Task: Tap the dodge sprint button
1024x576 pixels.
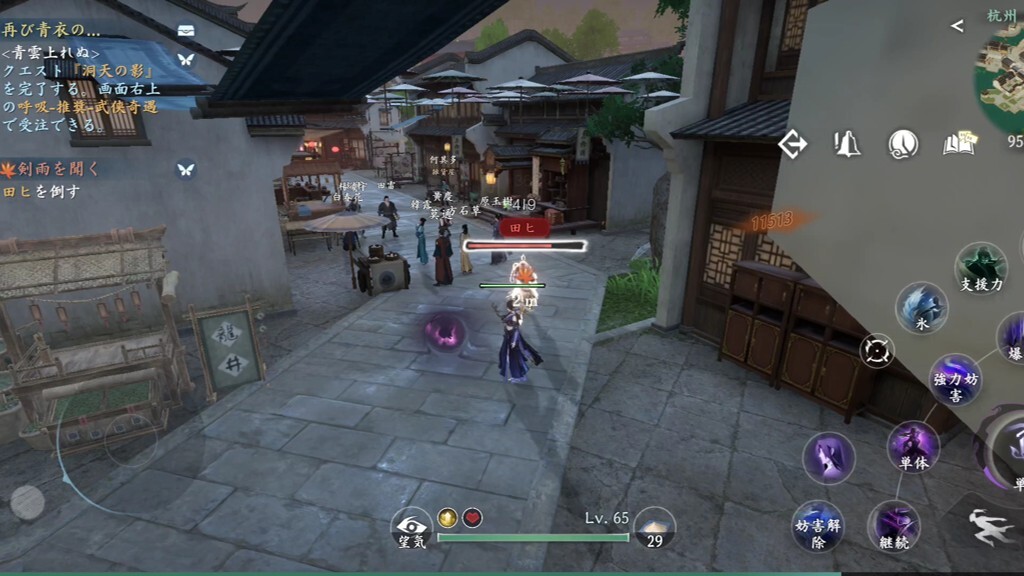Action: [x=992, y=526]
